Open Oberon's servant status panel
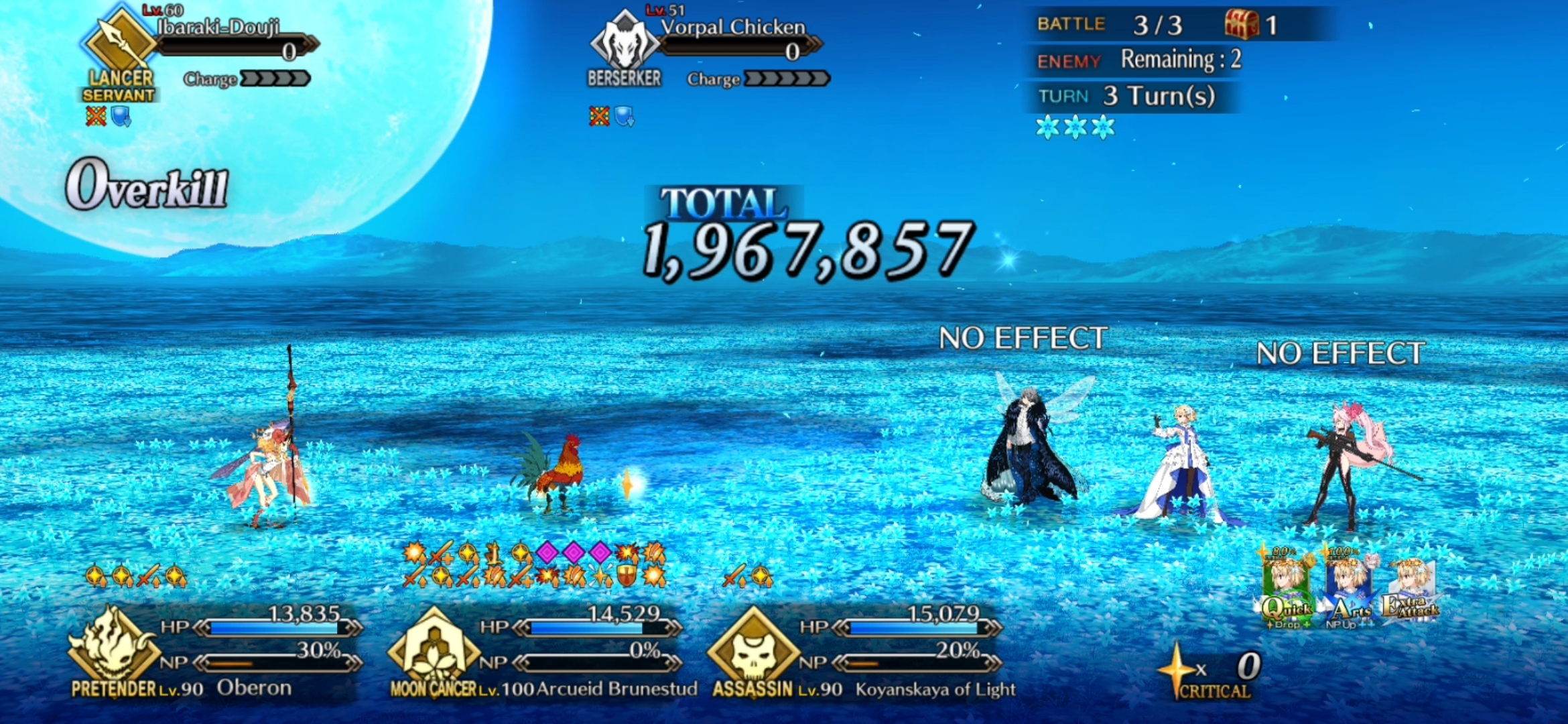Image resolution: width=1568 pixels, height=724 pixels. coord(214,650)
